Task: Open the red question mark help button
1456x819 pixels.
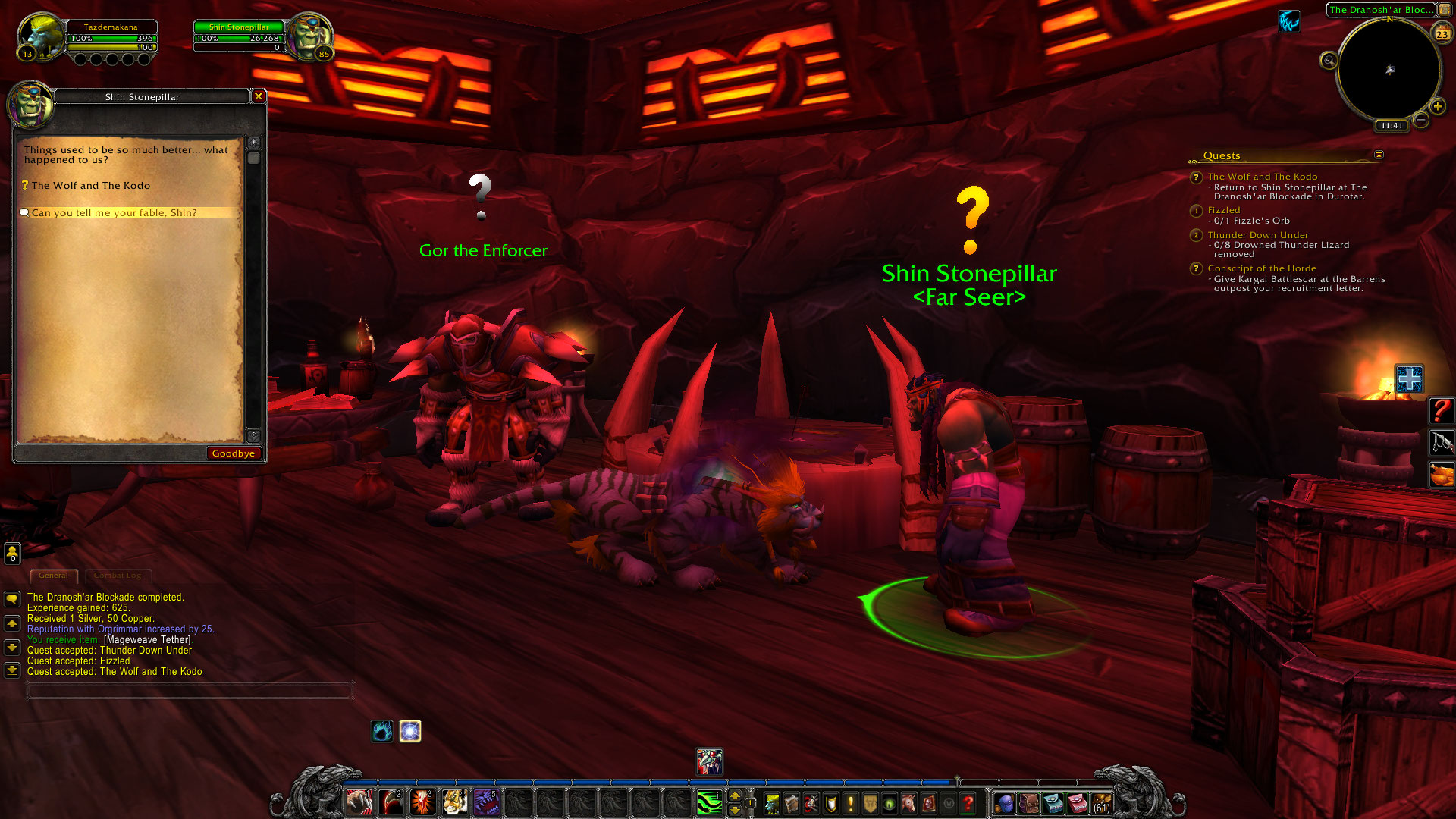Action: tap(968, 802)
